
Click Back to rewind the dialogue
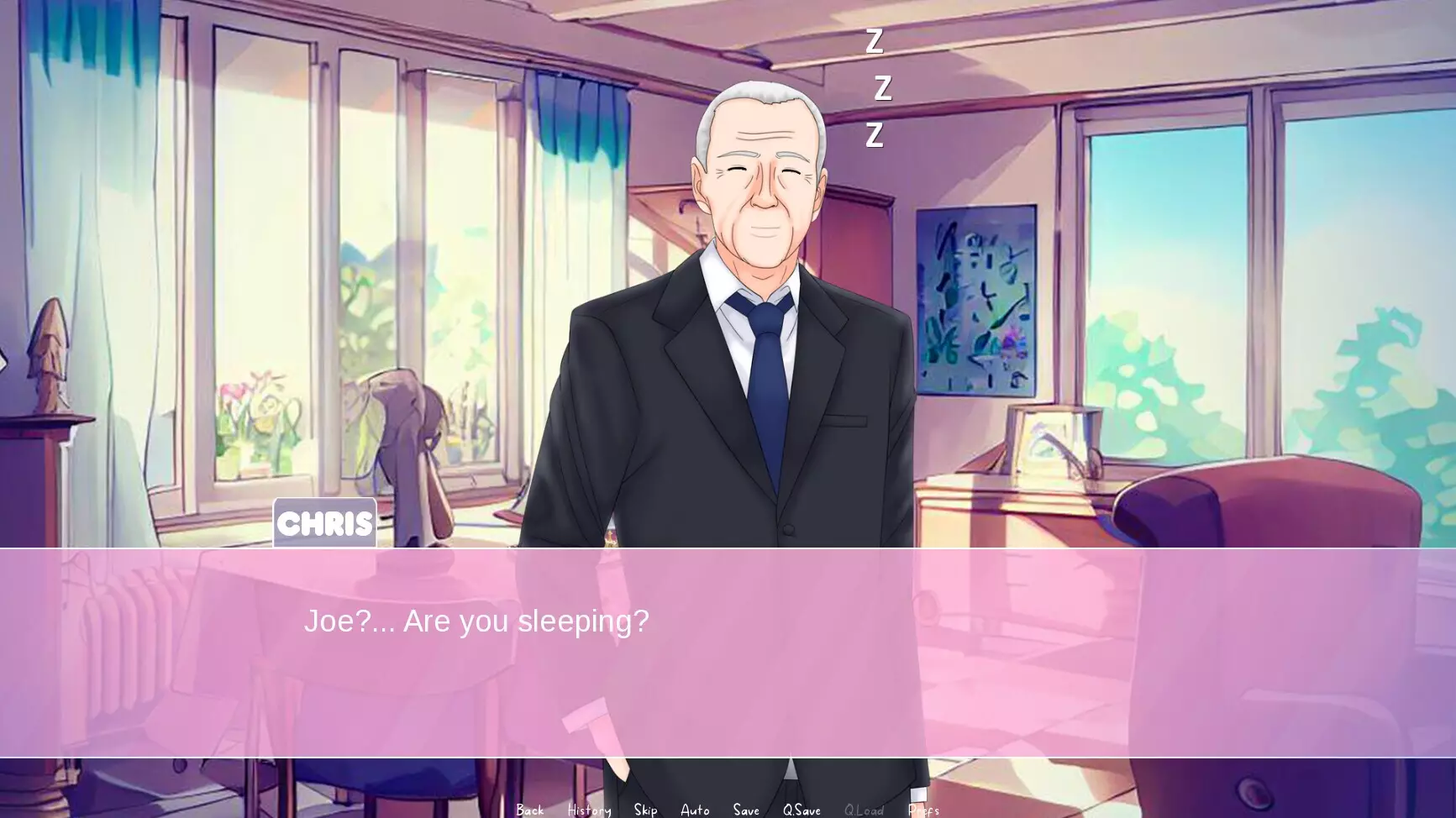click(x=530, y=809)
